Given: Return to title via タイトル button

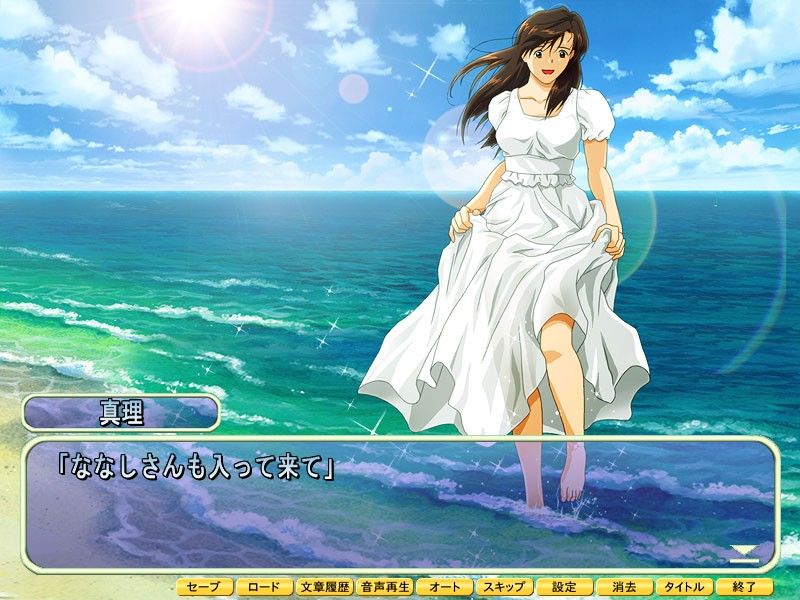Looking at the screenshot, I should point(685,587).
